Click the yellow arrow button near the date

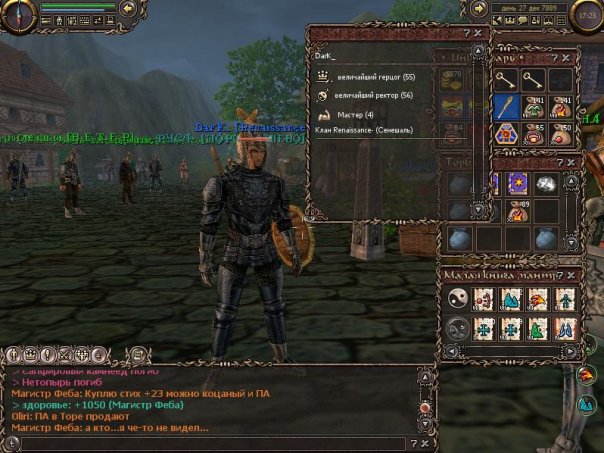point(478,9)
